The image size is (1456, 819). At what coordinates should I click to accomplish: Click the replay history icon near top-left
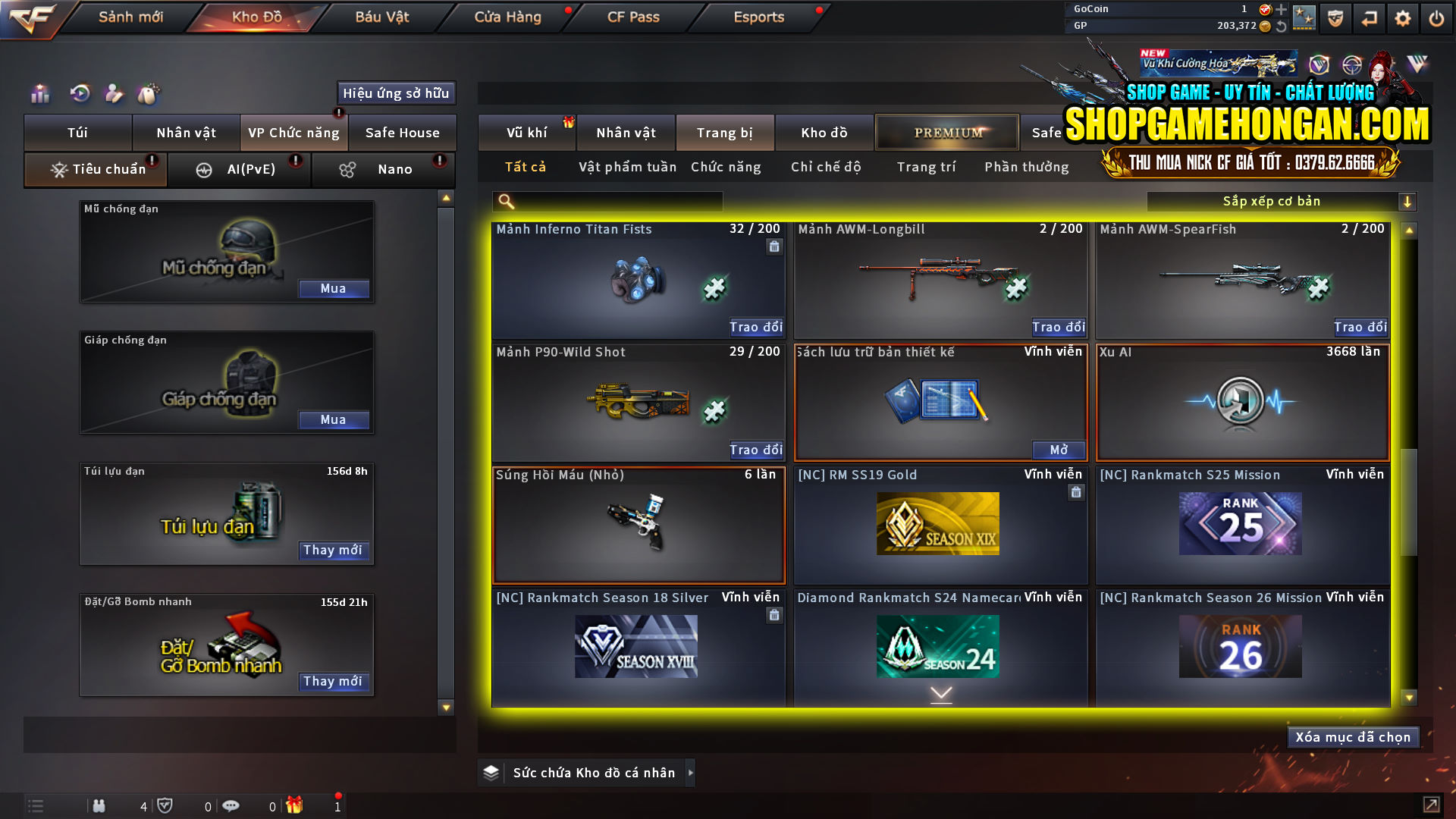click(x=79, y=94)
